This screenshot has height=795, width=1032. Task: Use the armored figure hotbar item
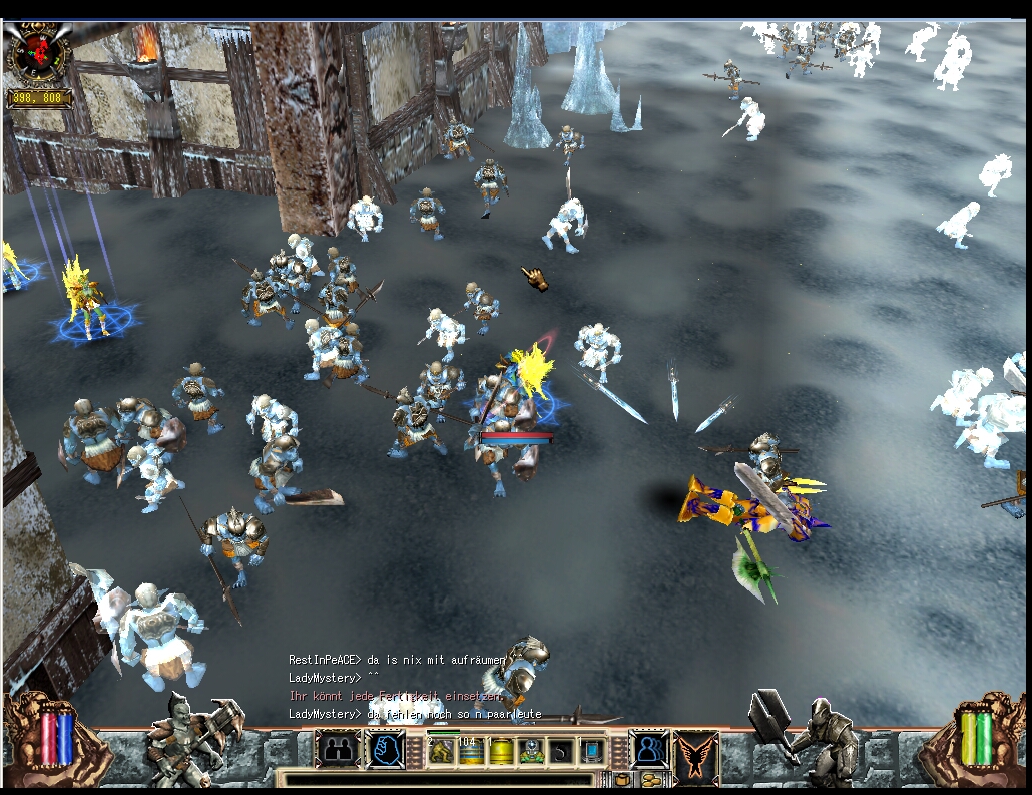532,751
